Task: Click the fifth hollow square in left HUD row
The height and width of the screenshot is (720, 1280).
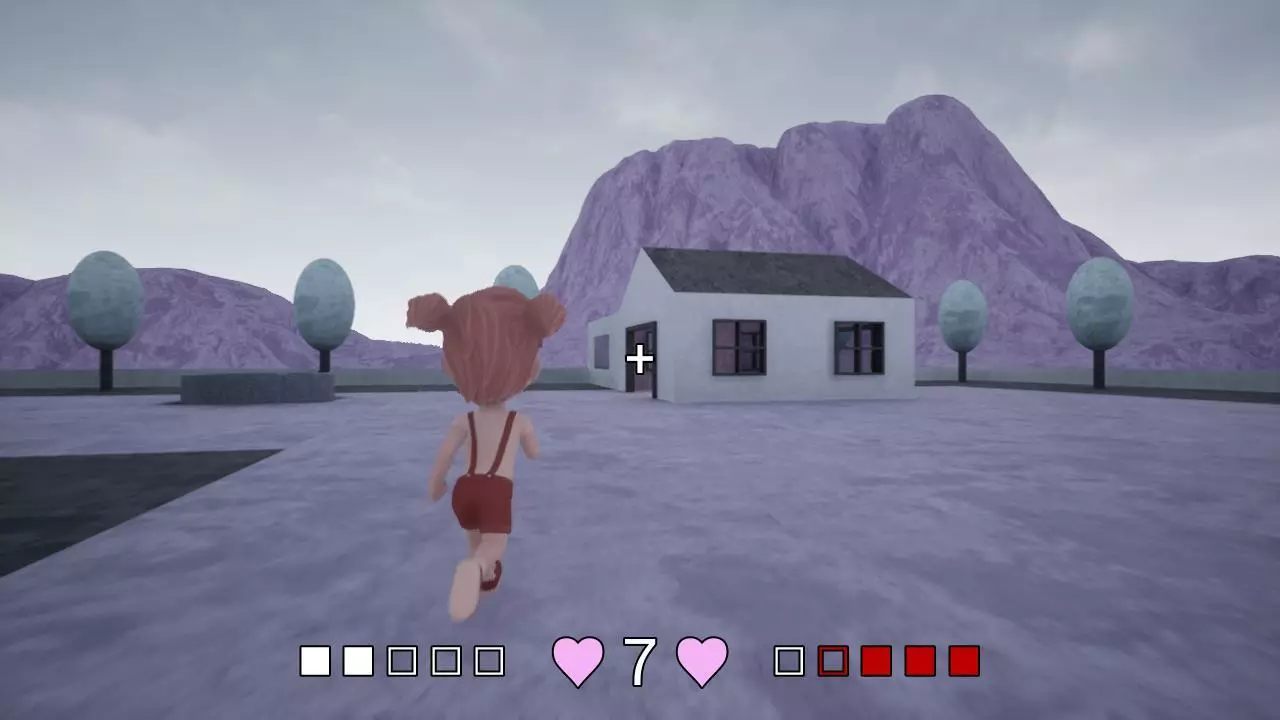Action: coord(490,659)
